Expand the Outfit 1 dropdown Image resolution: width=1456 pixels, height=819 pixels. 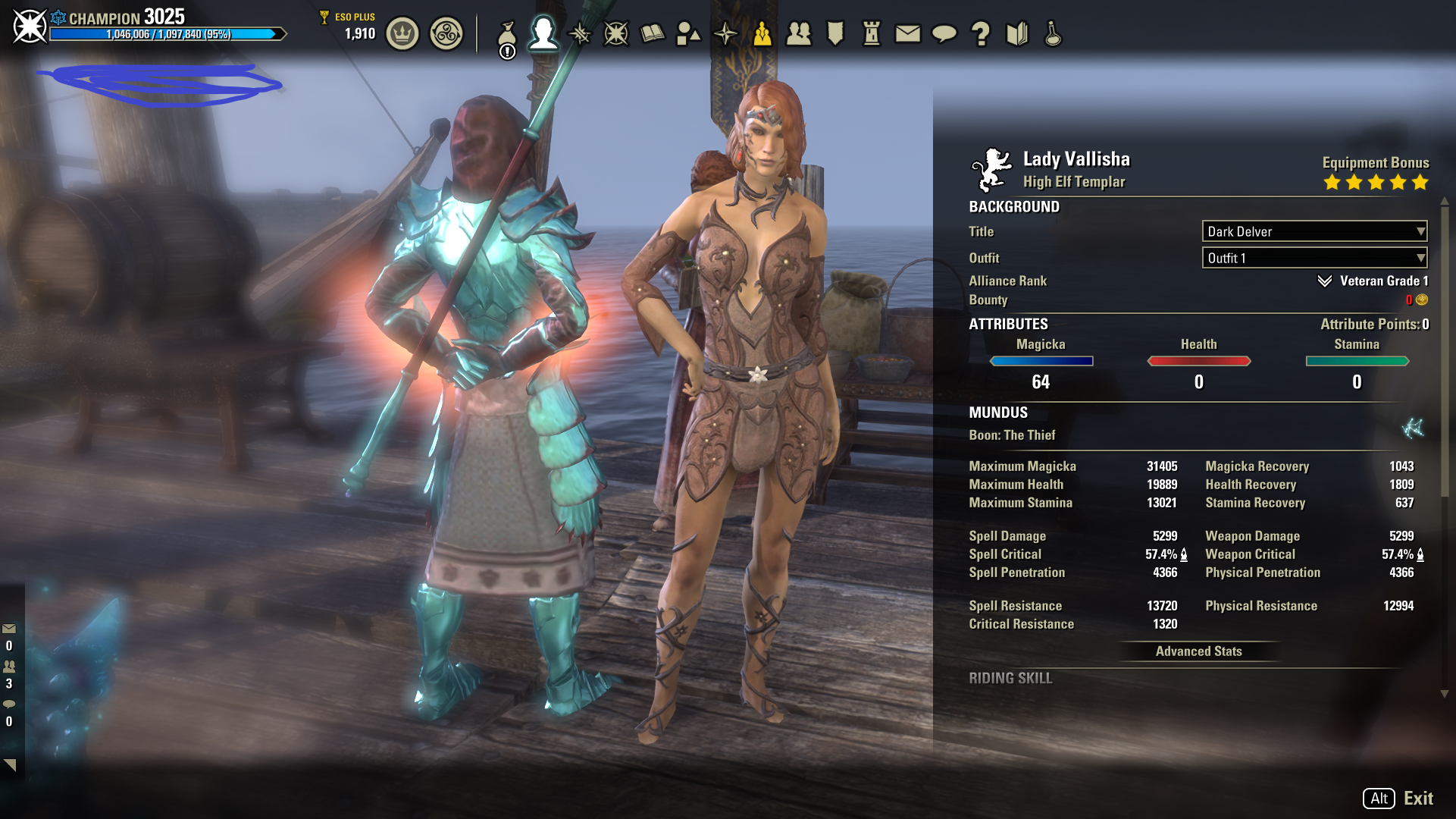pyautogui.click(x=1314, y=258)
